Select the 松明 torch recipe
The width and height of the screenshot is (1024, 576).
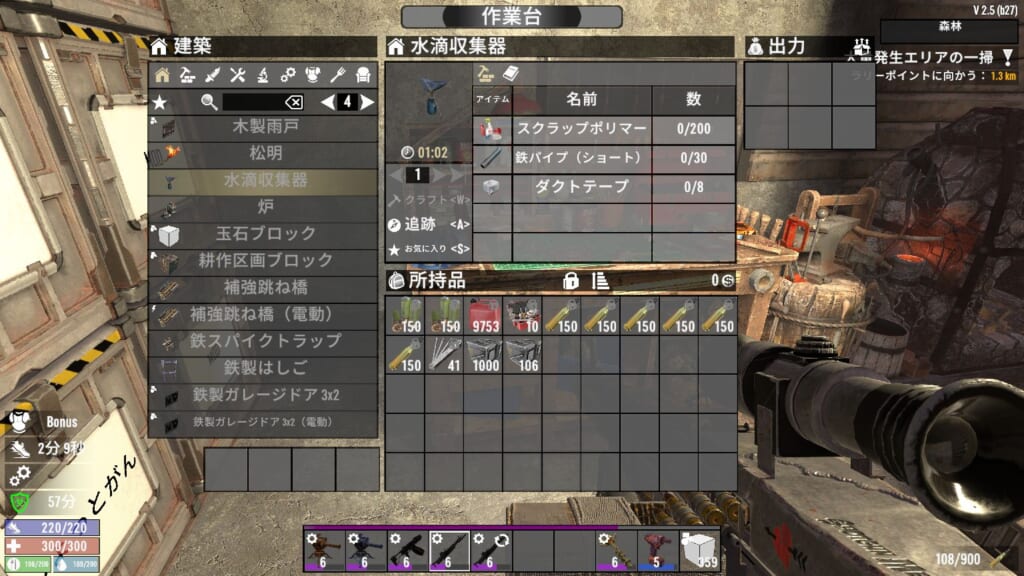265,154
